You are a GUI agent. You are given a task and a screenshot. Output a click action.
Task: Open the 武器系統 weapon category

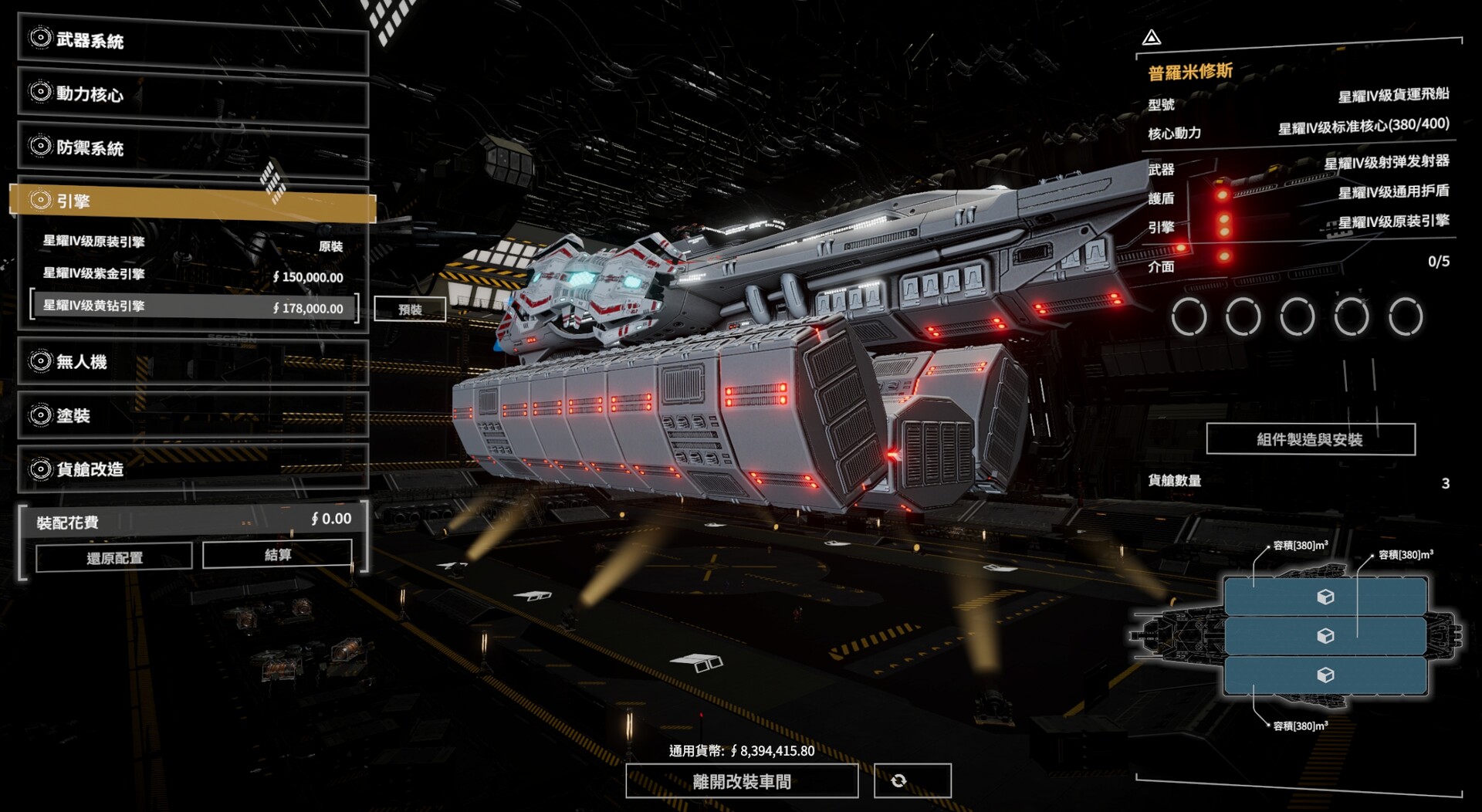[x=192, y=41]
